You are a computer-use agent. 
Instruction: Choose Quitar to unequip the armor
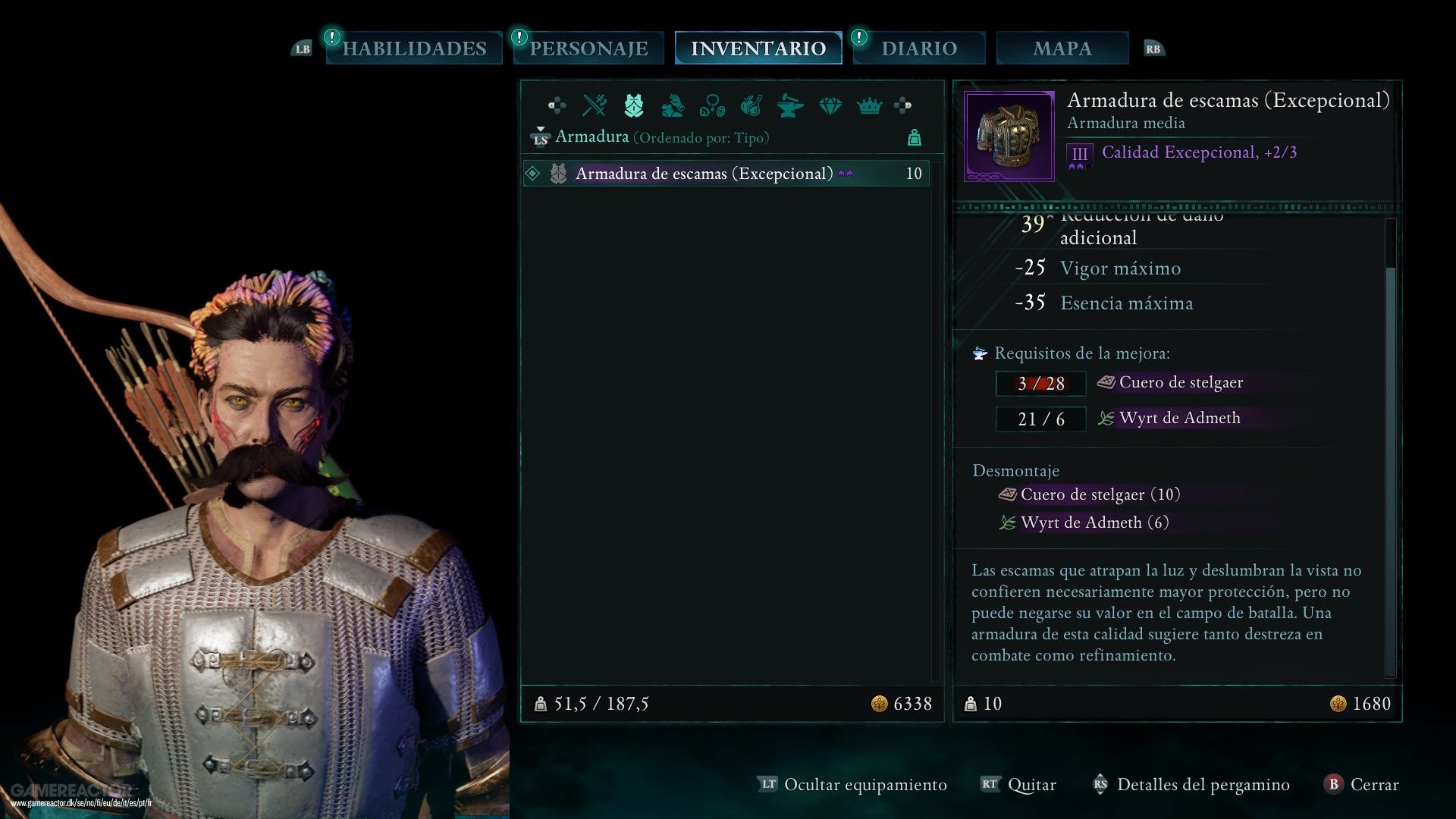pyautogui.click(x=1031, y=785)
